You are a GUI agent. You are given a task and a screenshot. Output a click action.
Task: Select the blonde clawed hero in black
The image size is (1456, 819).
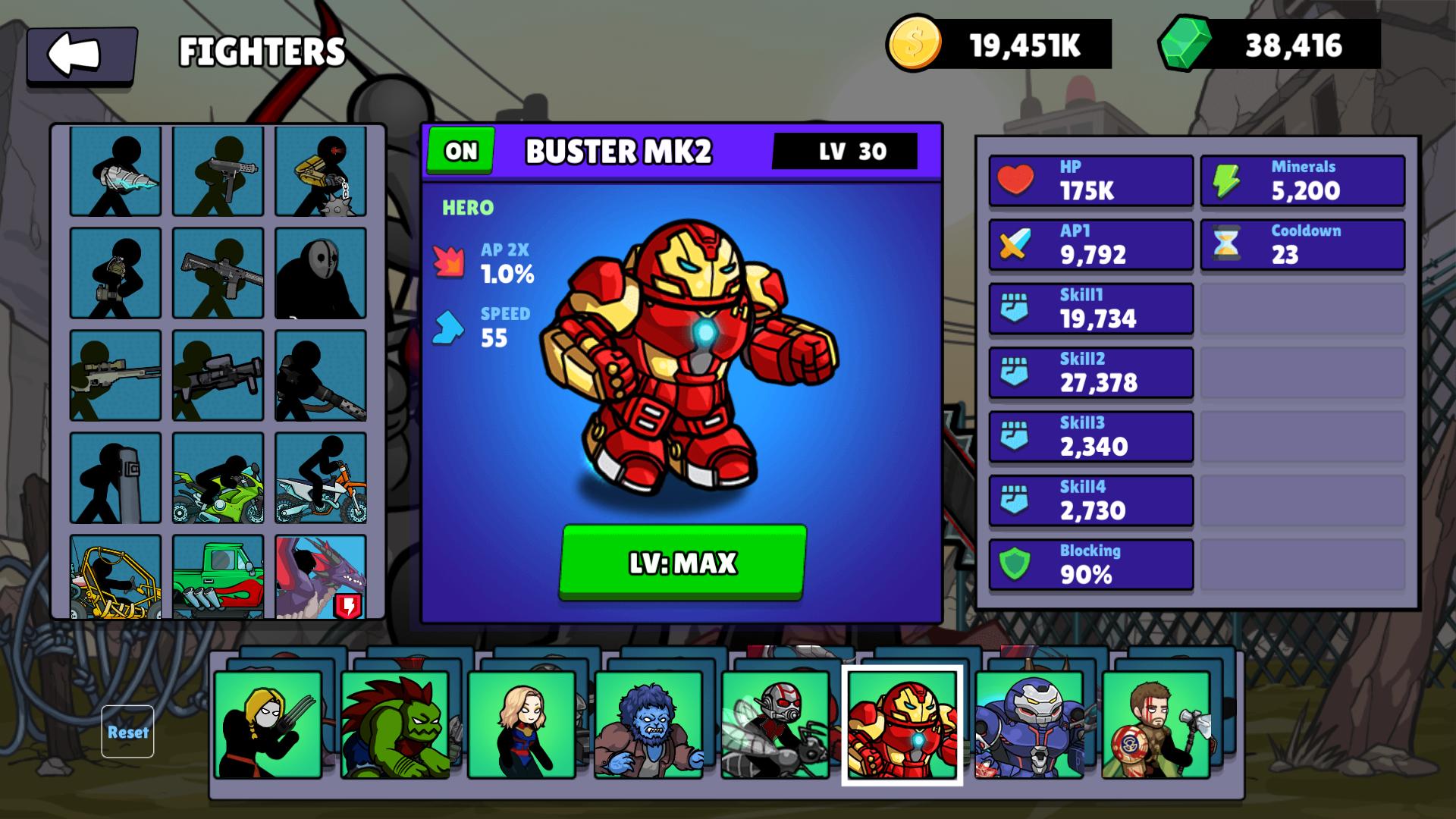[x=268, y=725]
